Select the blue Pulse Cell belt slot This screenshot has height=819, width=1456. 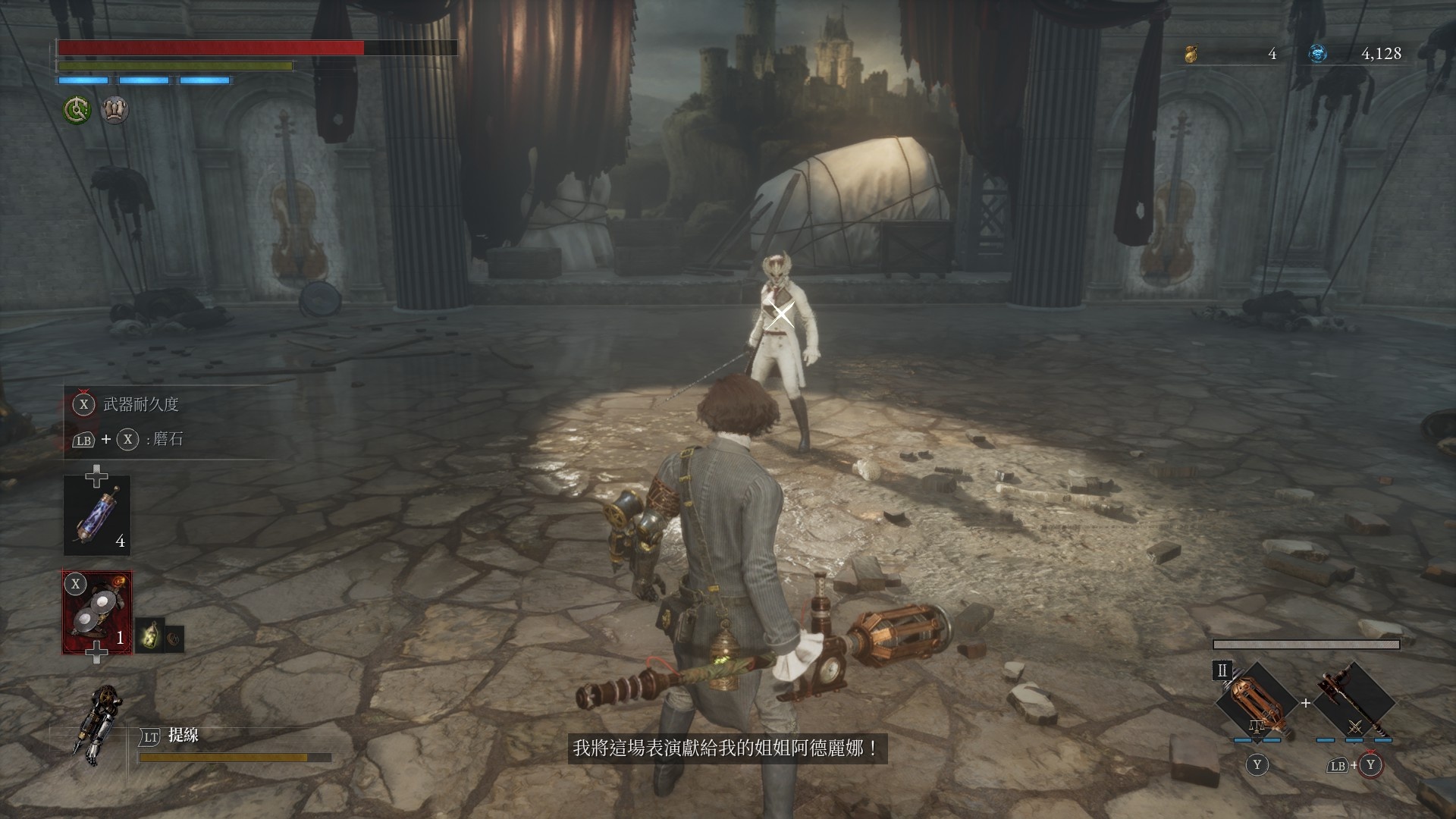97,516
